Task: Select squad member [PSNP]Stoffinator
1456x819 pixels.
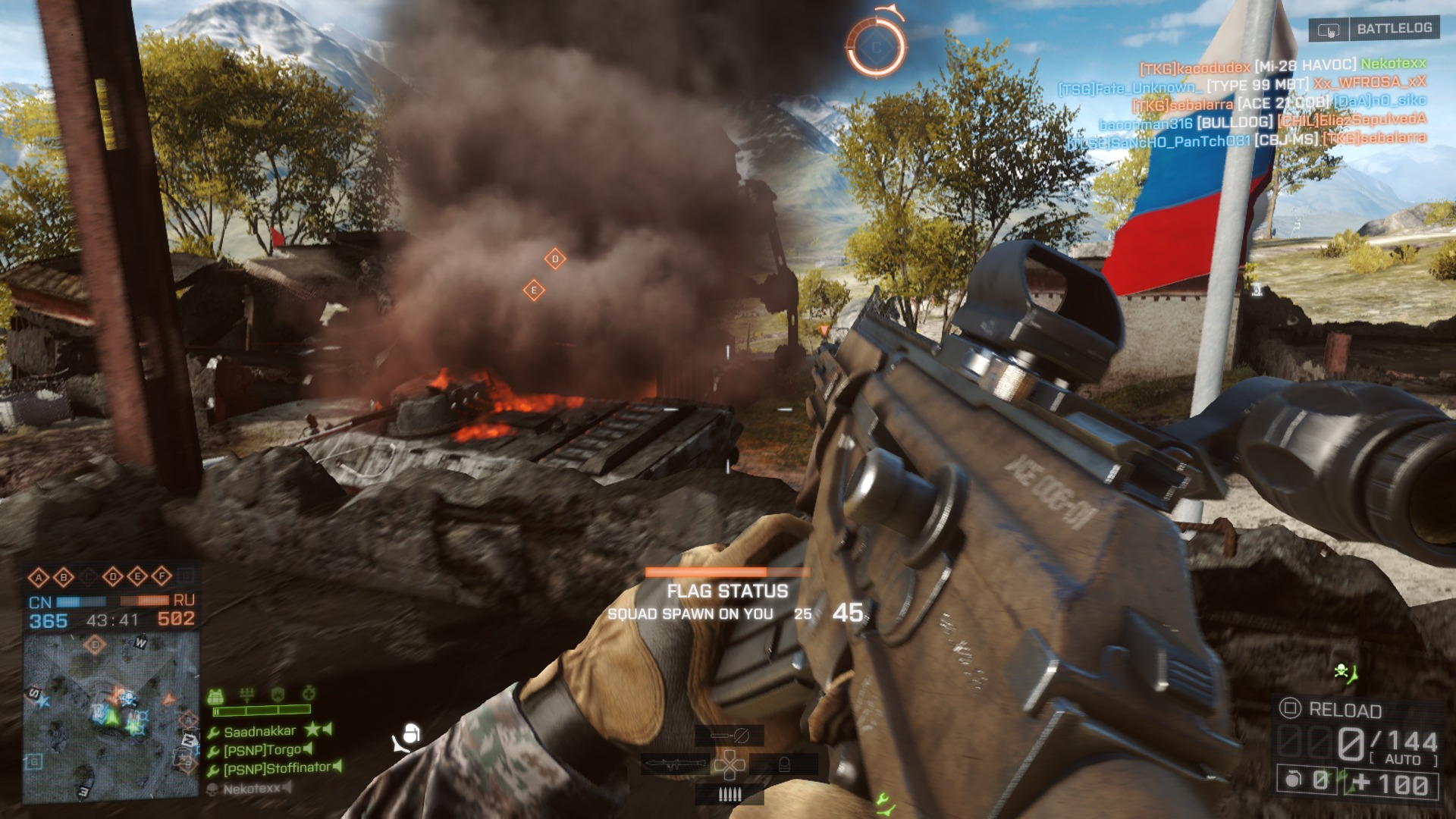Action: (277, 769)
